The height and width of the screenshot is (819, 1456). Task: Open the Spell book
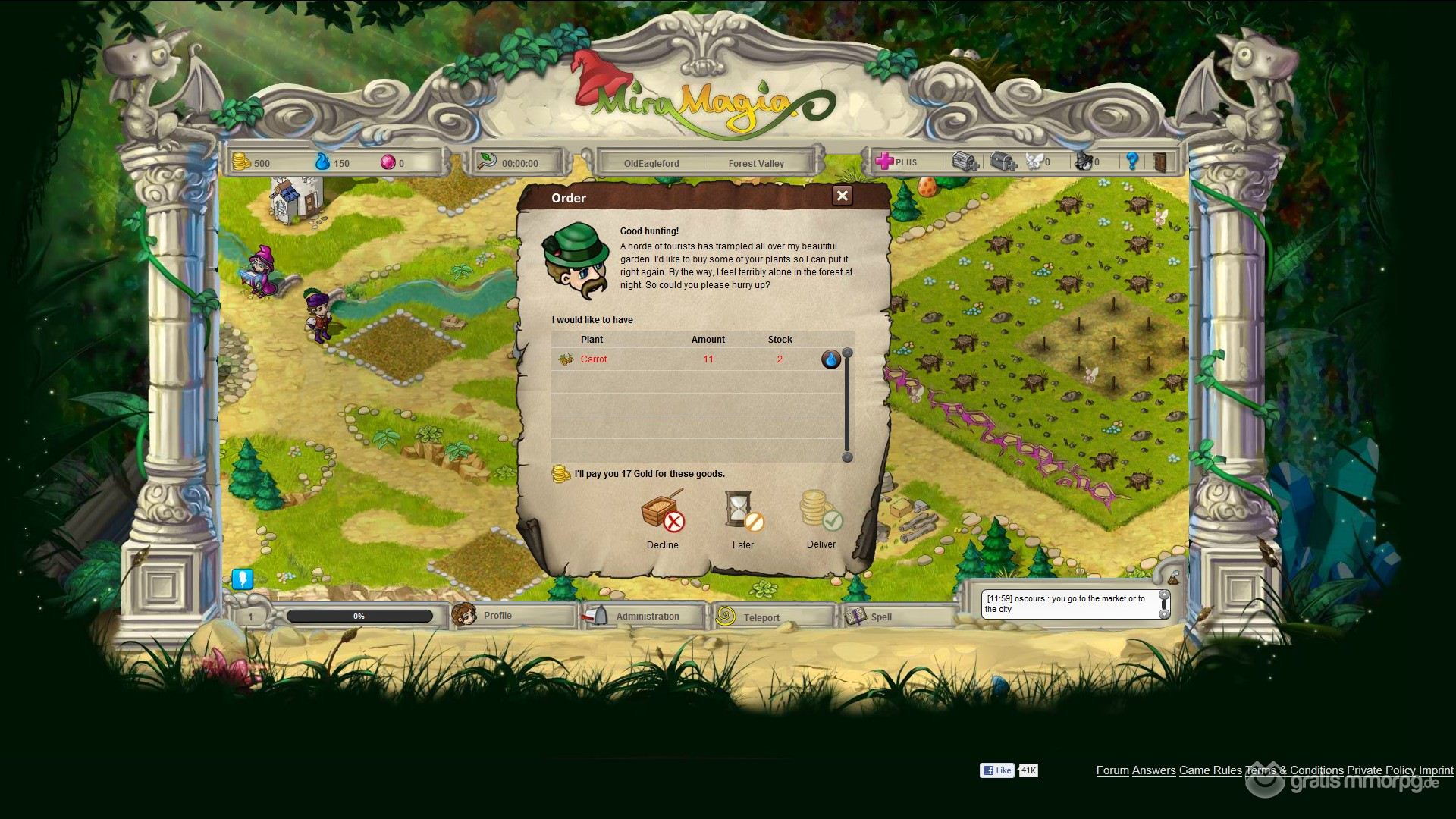pos(880,617)
